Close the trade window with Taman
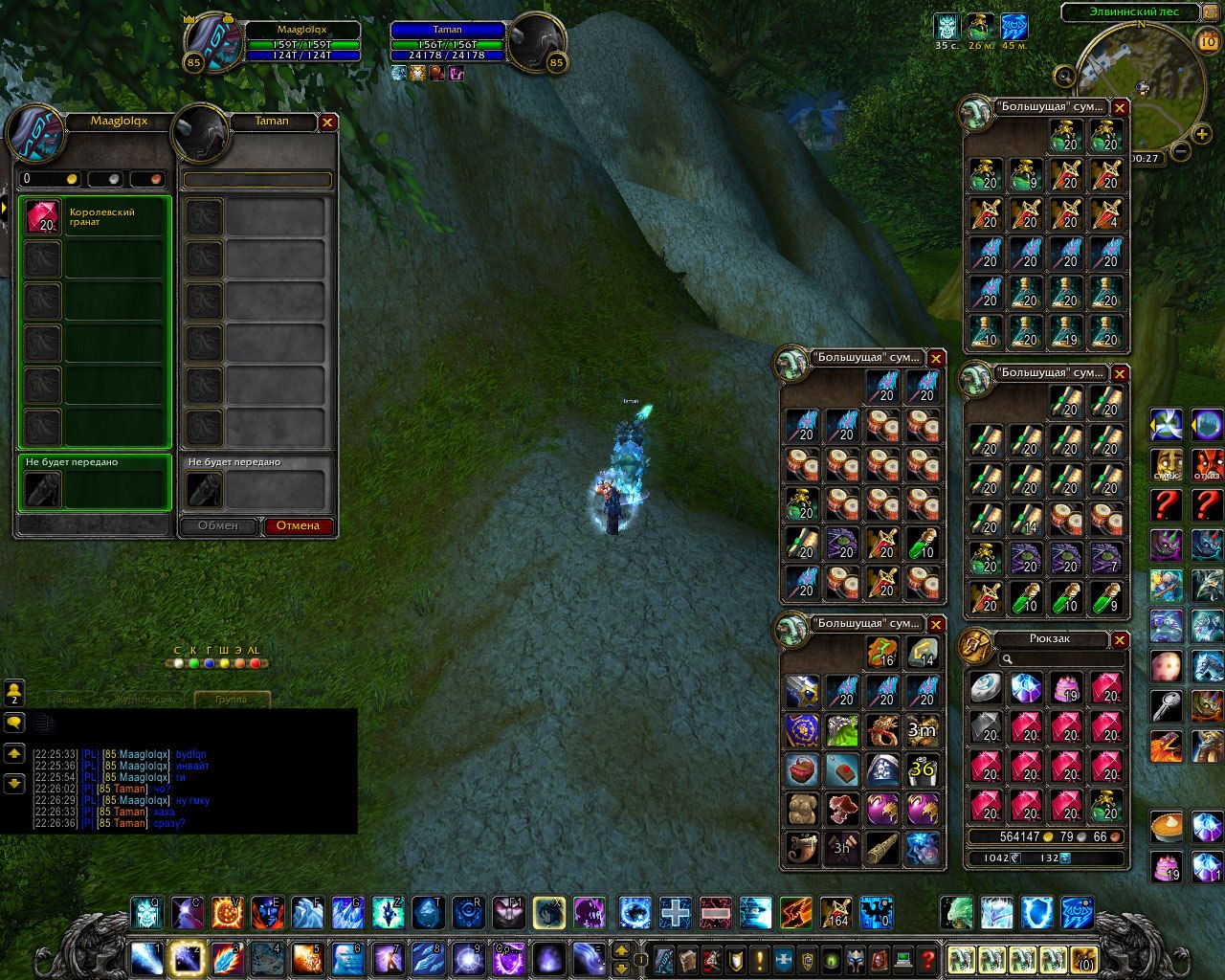 coord(327,122)
